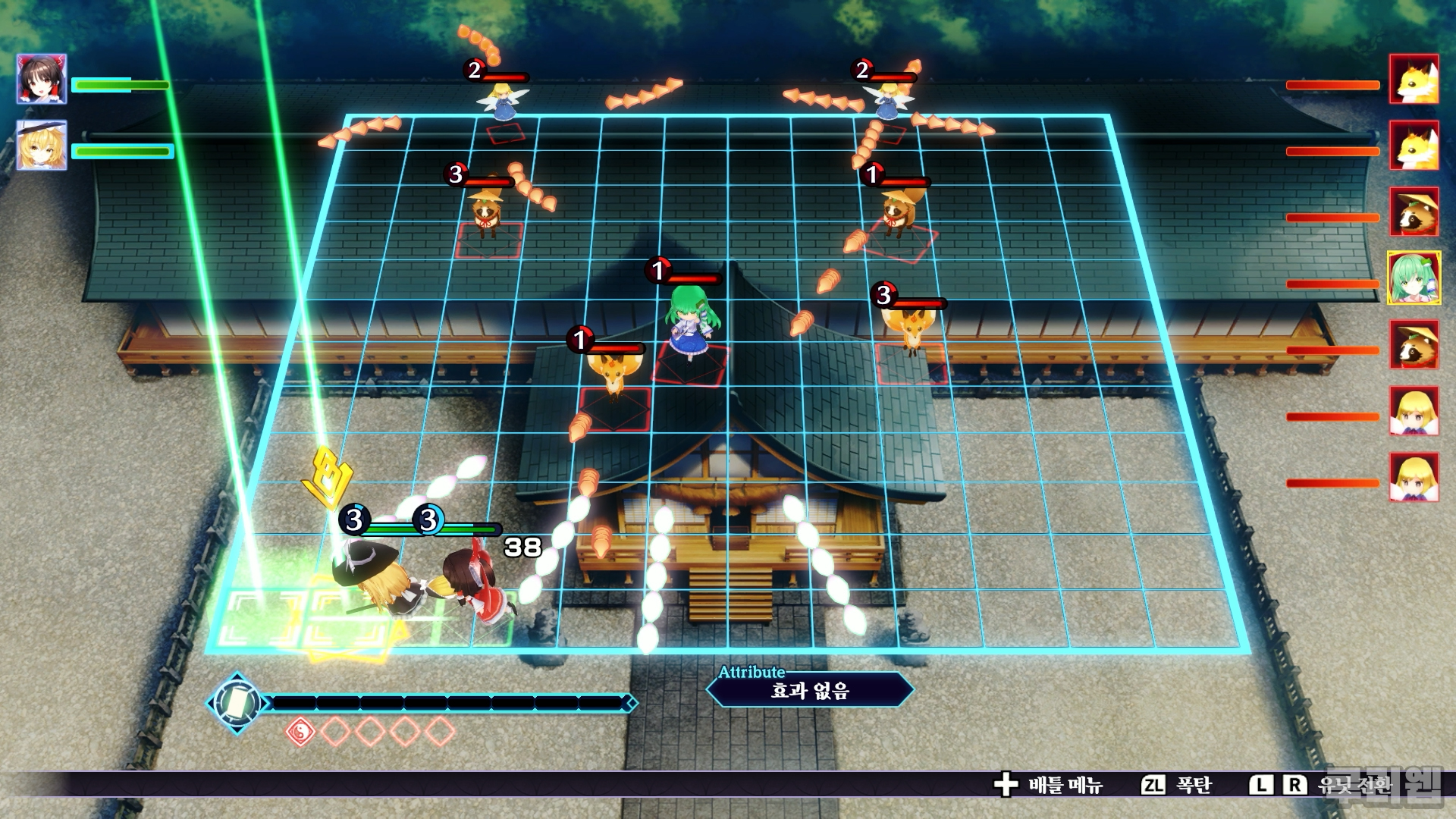The height and width of the screenshot is (819, 1456).
Task: Click the spell card gauge emblem
Action: coord(237,703)
